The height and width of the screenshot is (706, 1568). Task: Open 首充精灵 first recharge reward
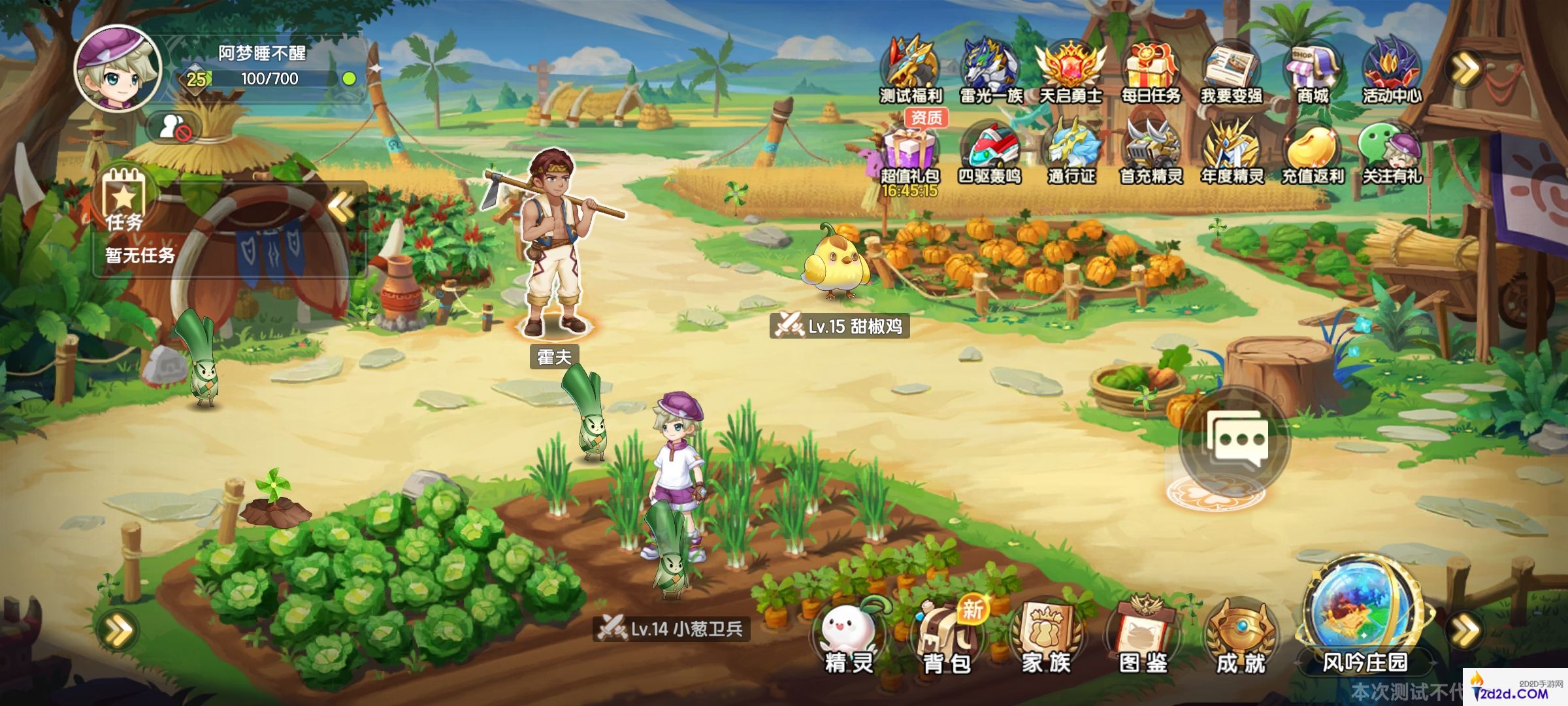(1151, 152)
